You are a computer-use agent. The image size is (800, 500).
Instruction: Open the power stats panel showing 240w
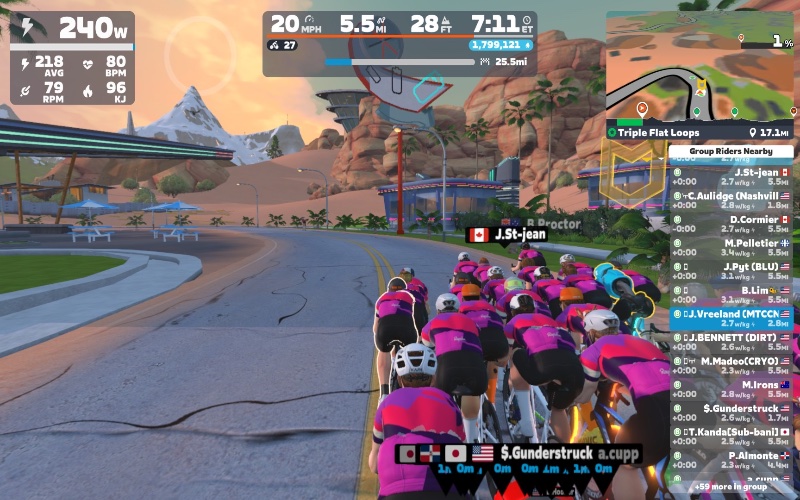pos(72,58)
